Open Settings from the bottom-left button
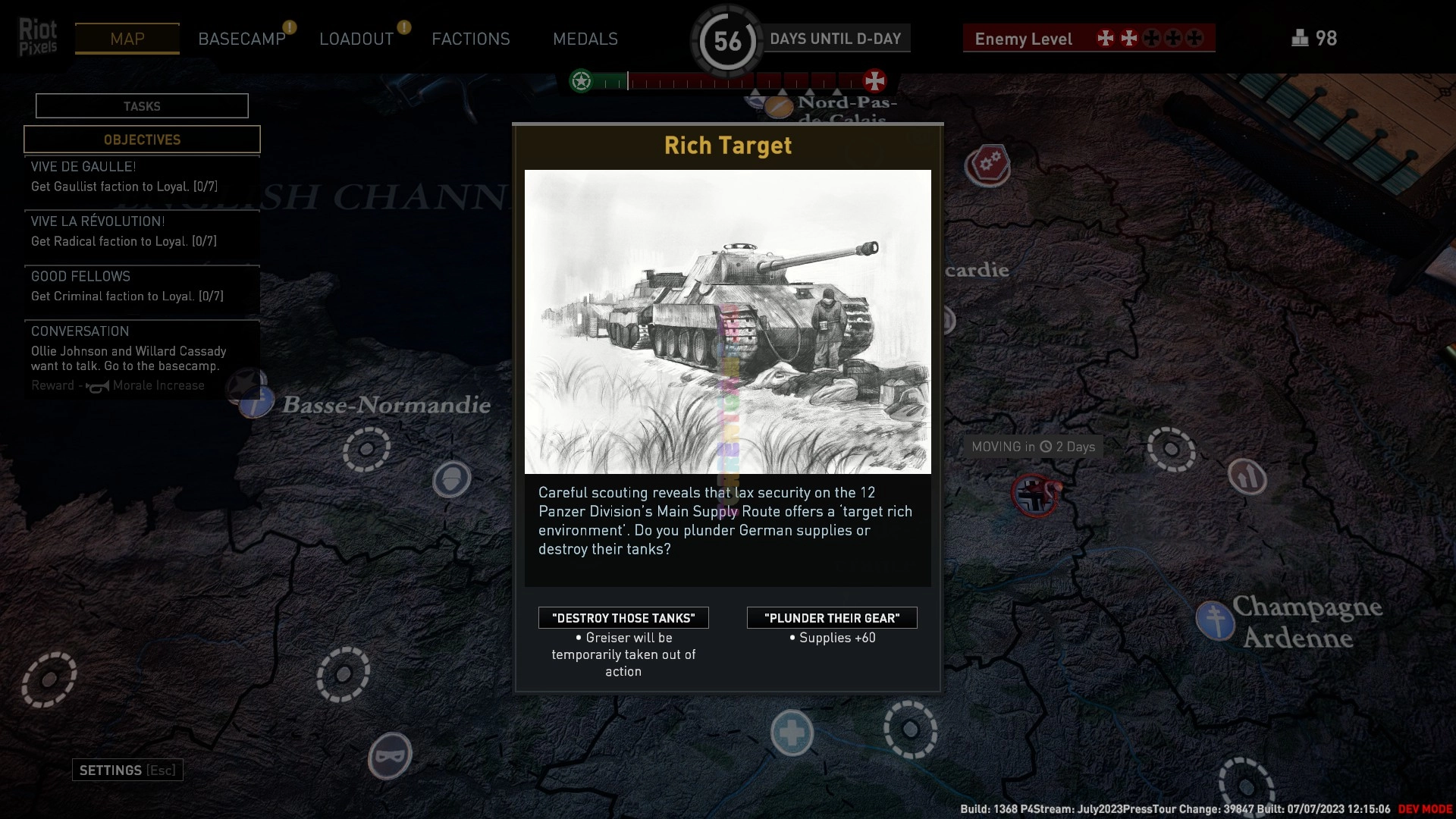 click(x=127, y=770)
